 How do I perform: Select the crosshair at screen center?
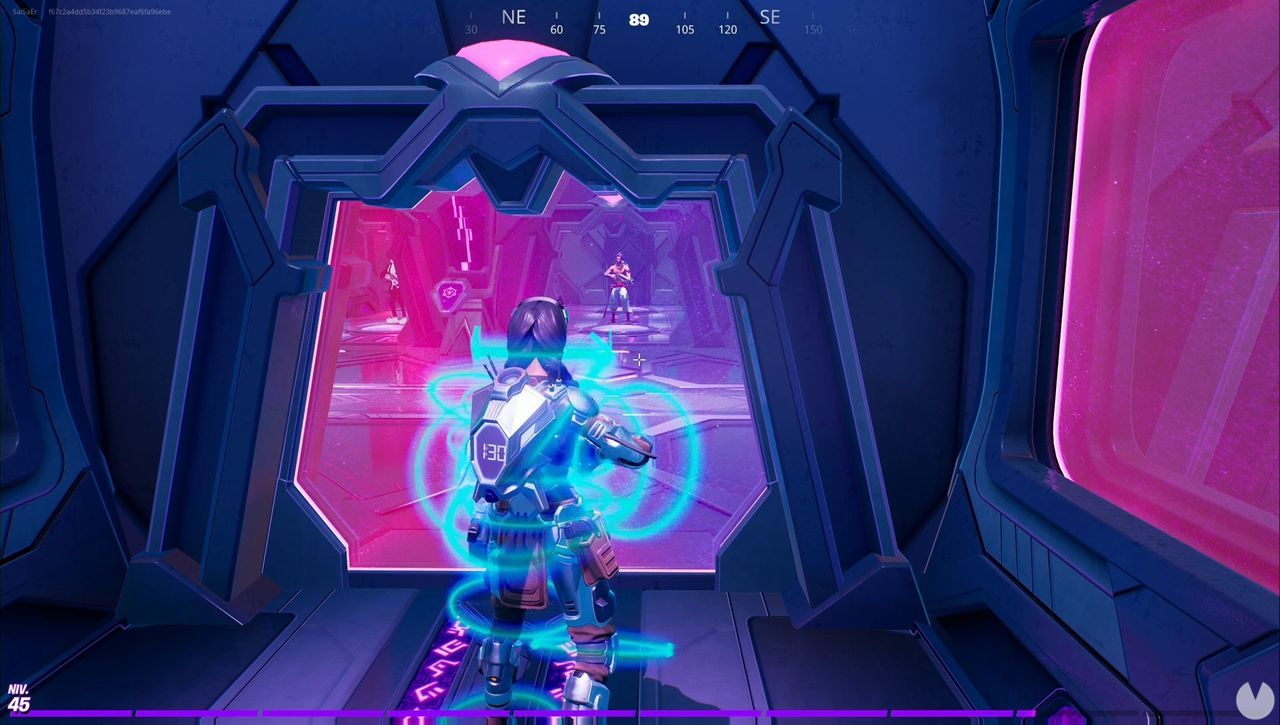click(x=640, y=358)
